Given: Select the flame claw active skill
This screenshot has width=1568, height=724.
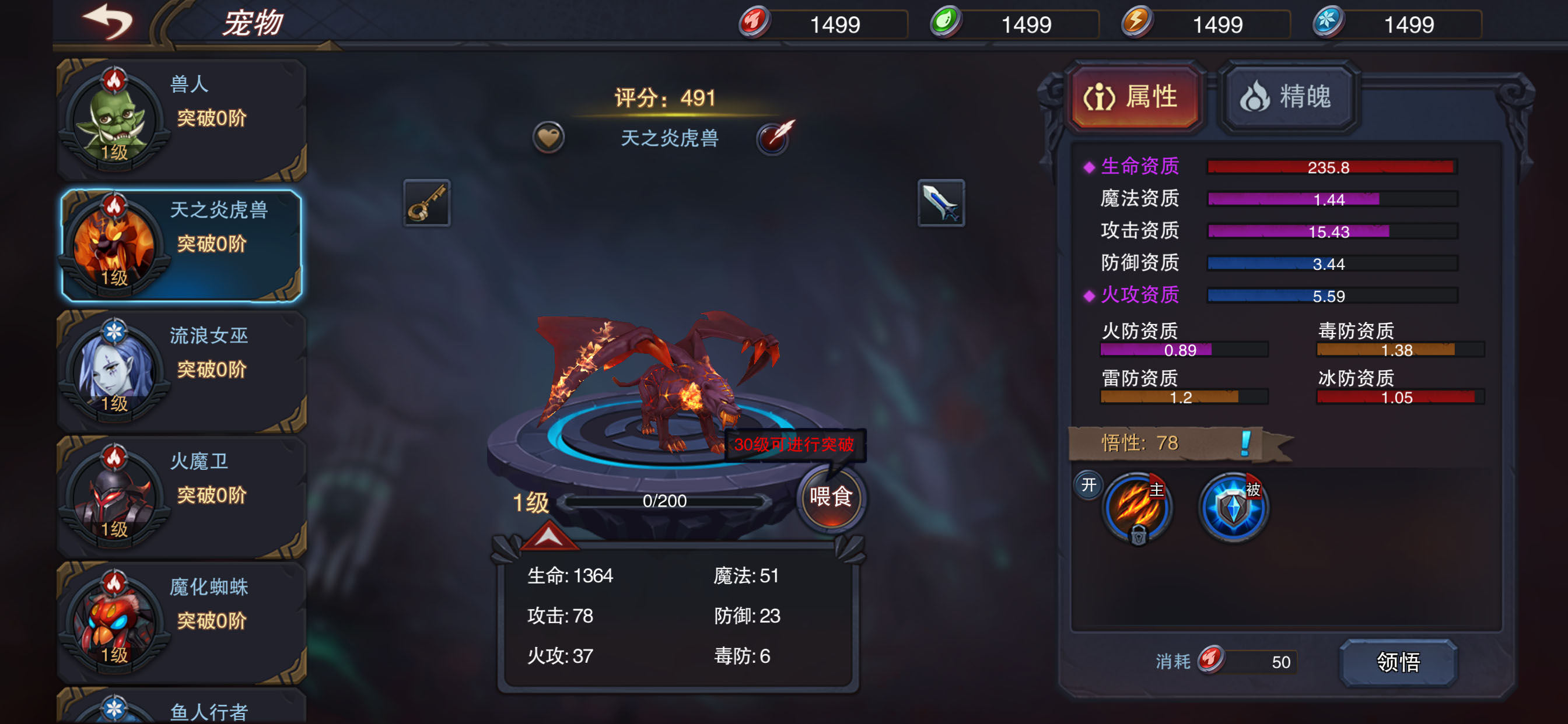Looking at the screenshot, I should tap(1136, 507).
